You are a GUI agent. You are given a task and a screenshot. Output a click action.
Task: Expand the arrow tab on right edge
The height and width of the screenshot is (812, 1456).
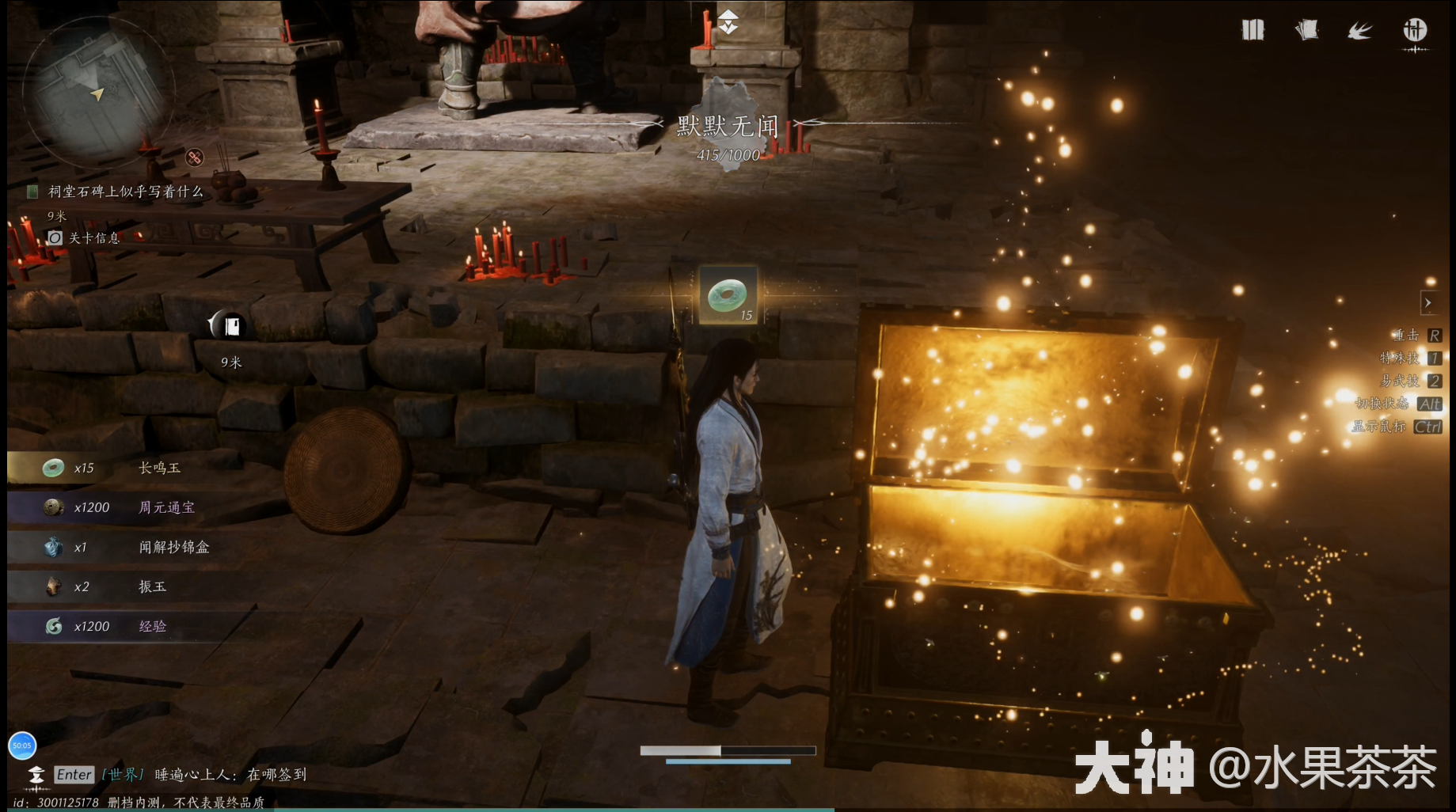[x=1427, y=302]
